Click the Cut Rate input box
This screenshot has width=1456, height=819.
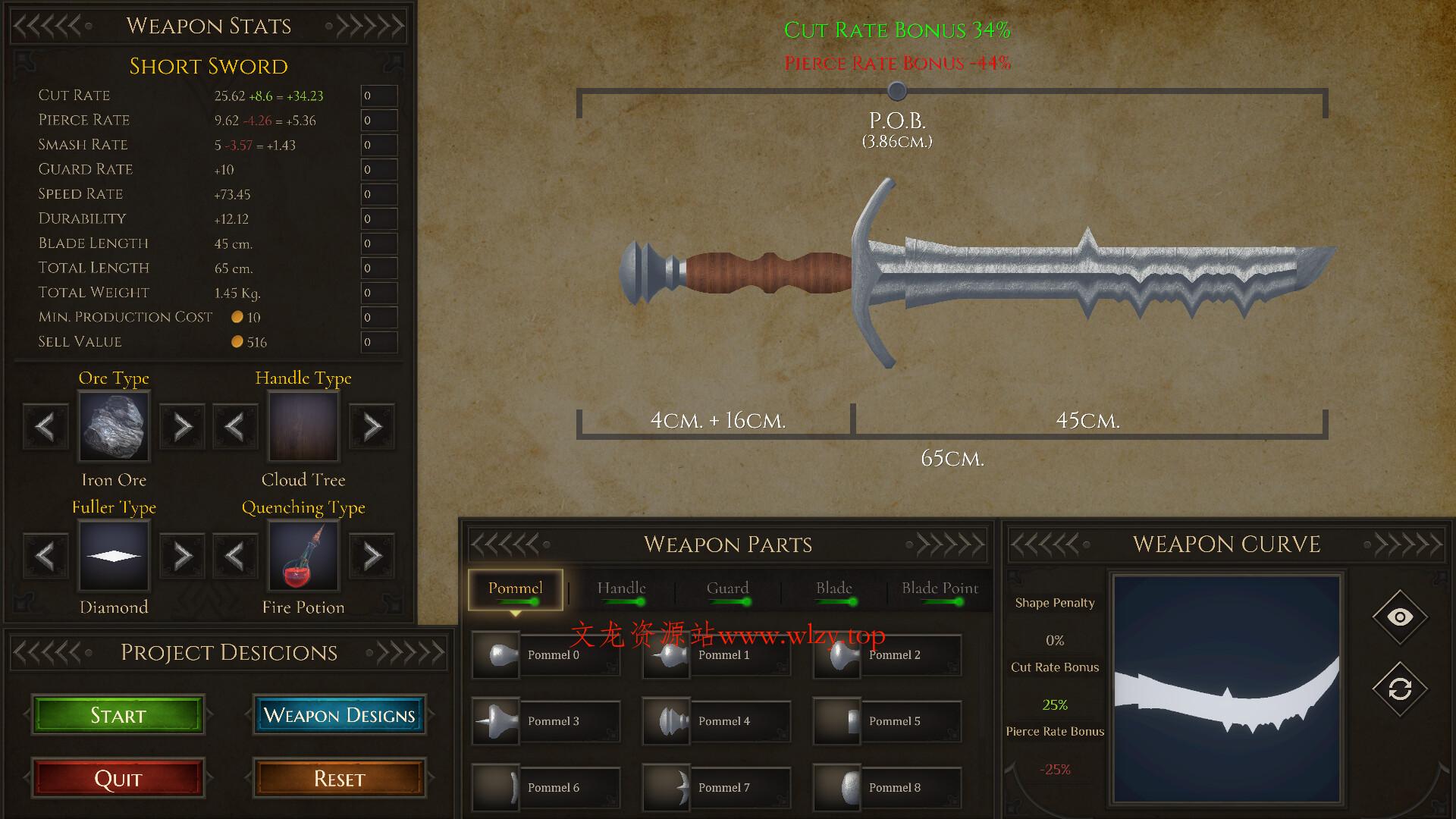click(378, 96)
